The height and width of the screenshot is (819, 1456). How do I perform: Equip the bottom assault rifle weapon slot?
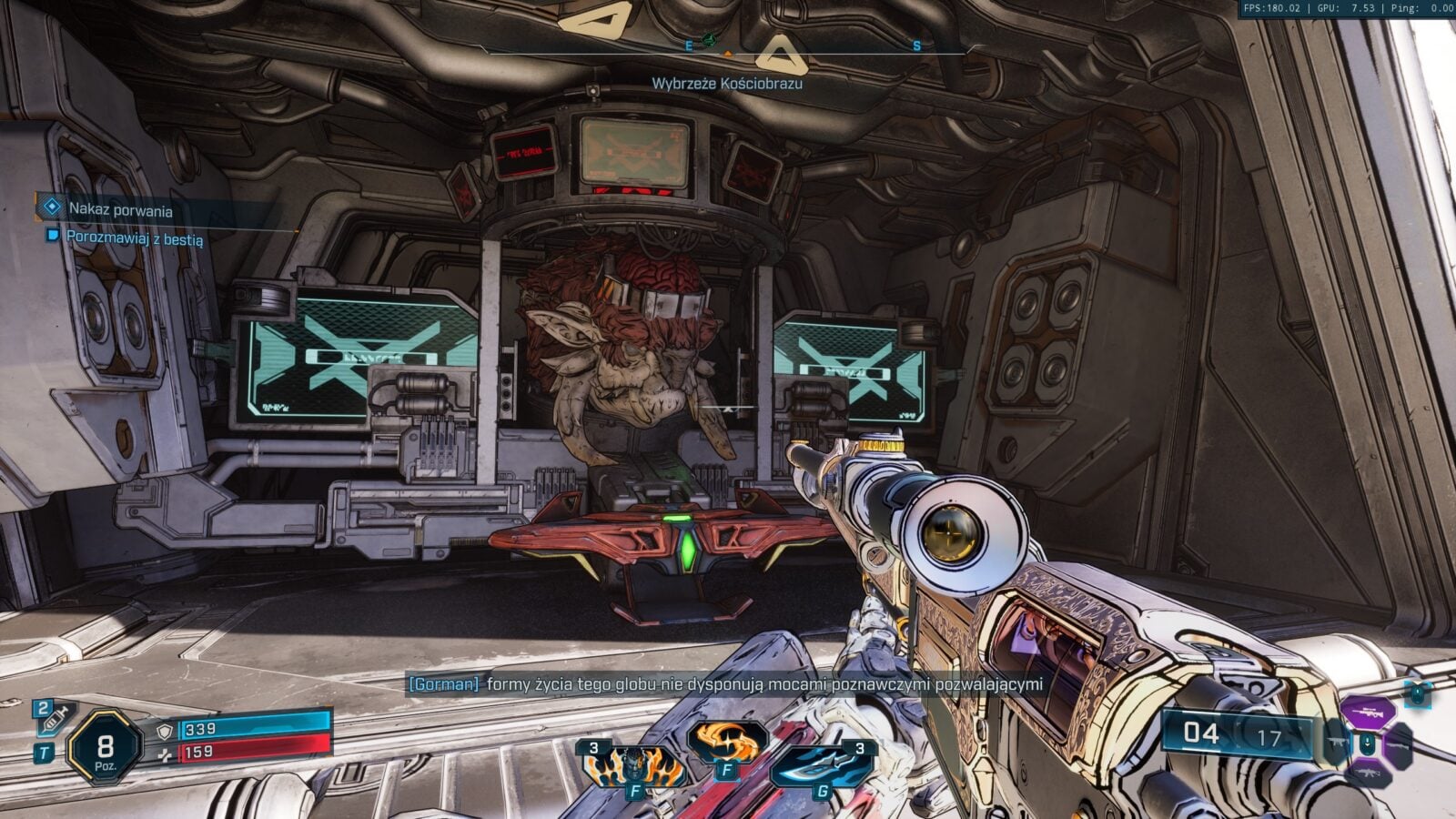(1367, 773)
